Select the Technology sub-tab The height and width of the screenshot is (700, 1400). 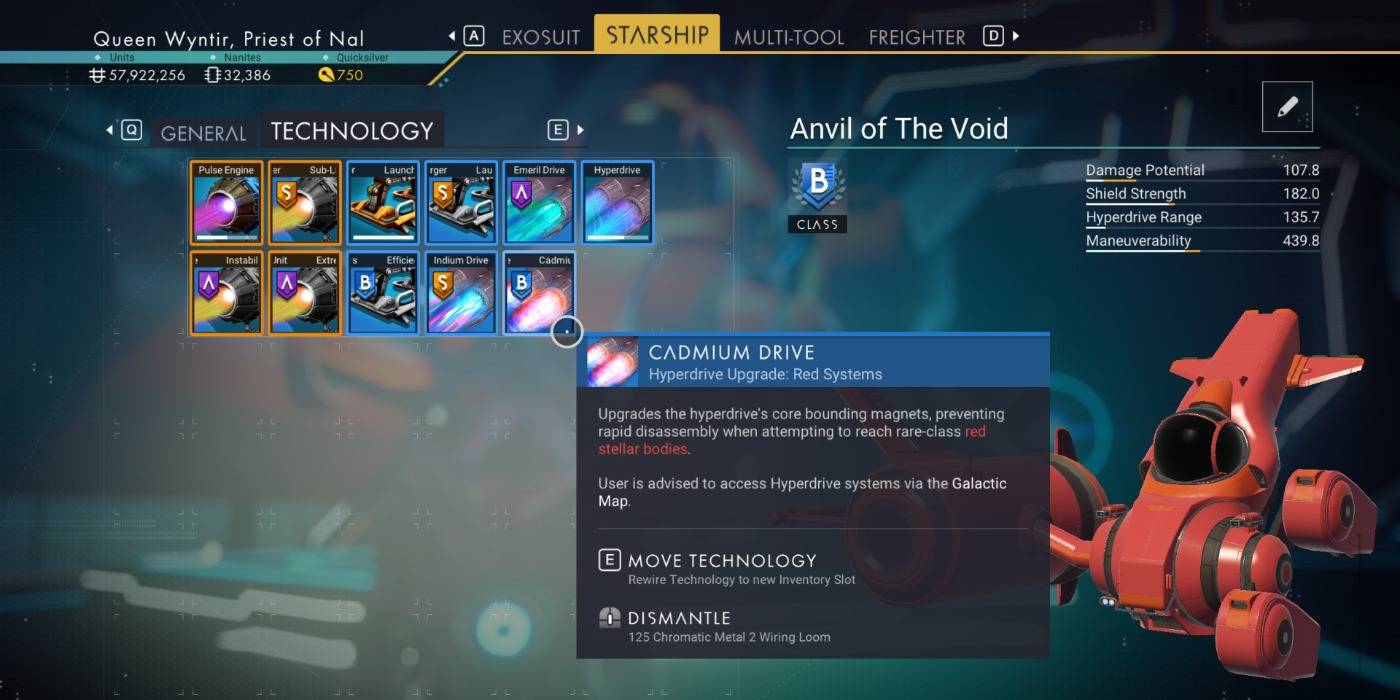tap(352, 131)
